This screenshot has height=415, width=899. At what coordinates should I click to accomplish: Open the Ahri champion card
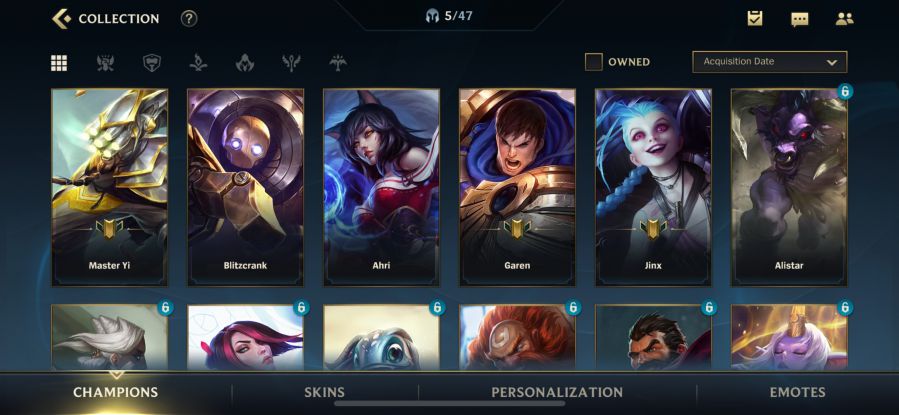(x=381, y=187)
